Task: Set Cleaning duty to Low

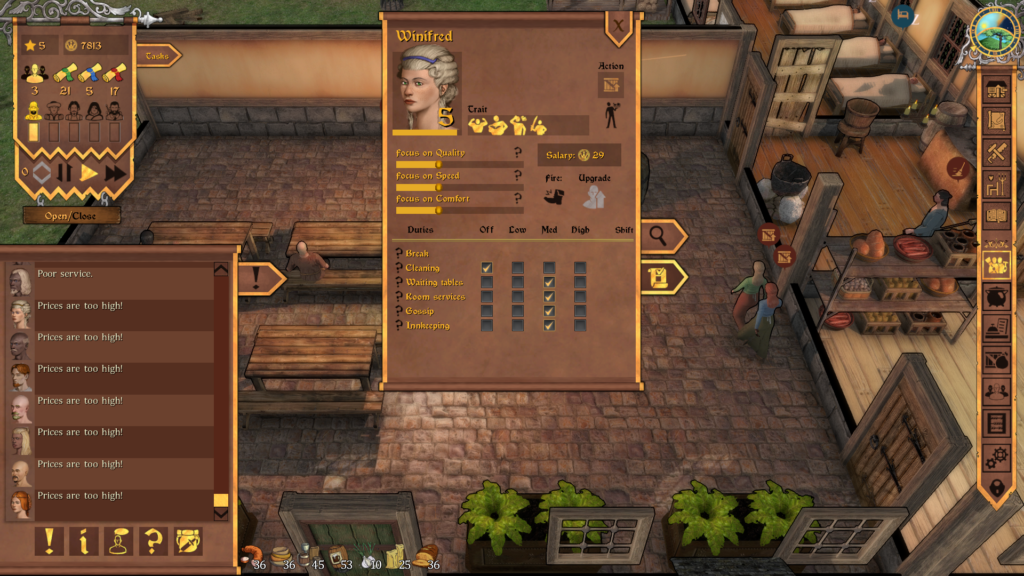Action: pos(518,268)
